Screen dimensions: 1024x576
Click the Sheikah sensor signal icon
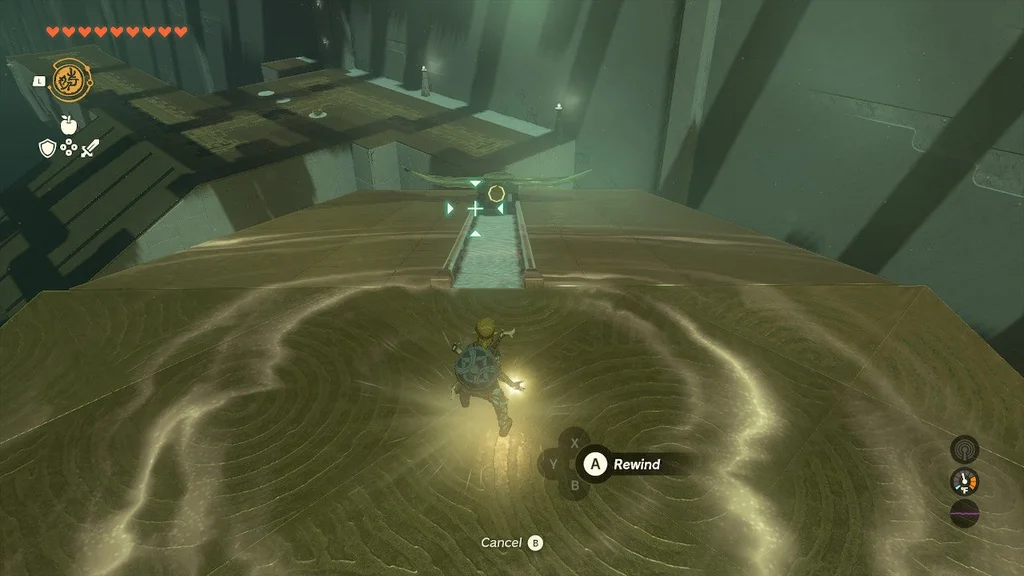[x=964, y=448]
